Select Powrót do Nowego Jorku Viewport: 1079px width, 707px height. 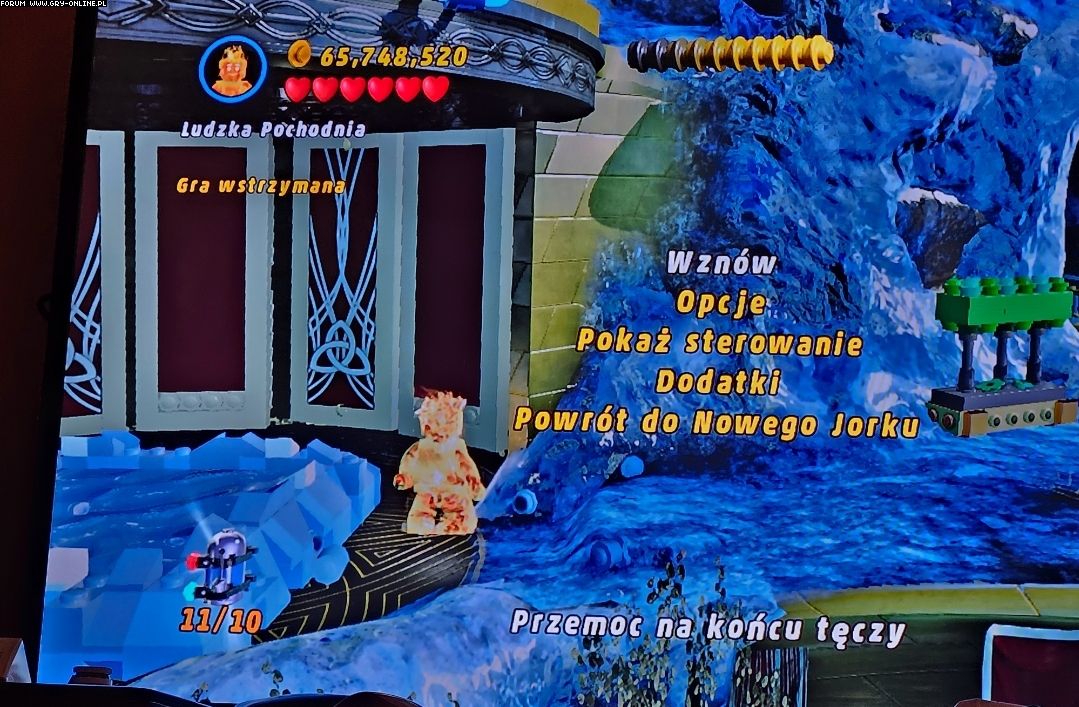pyautogui.click(x=716, y=423)
